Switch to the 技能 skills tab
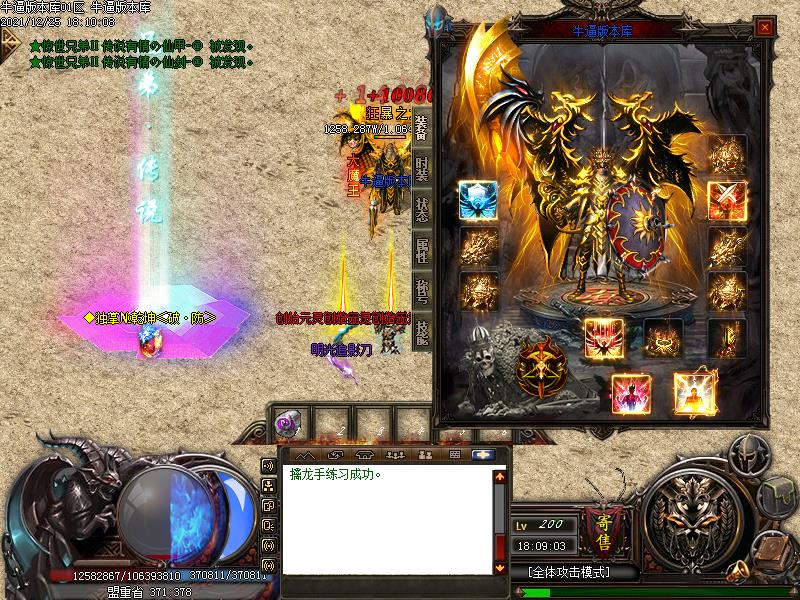The height and width of the screenshot is (600, 800). click(422, 333)
